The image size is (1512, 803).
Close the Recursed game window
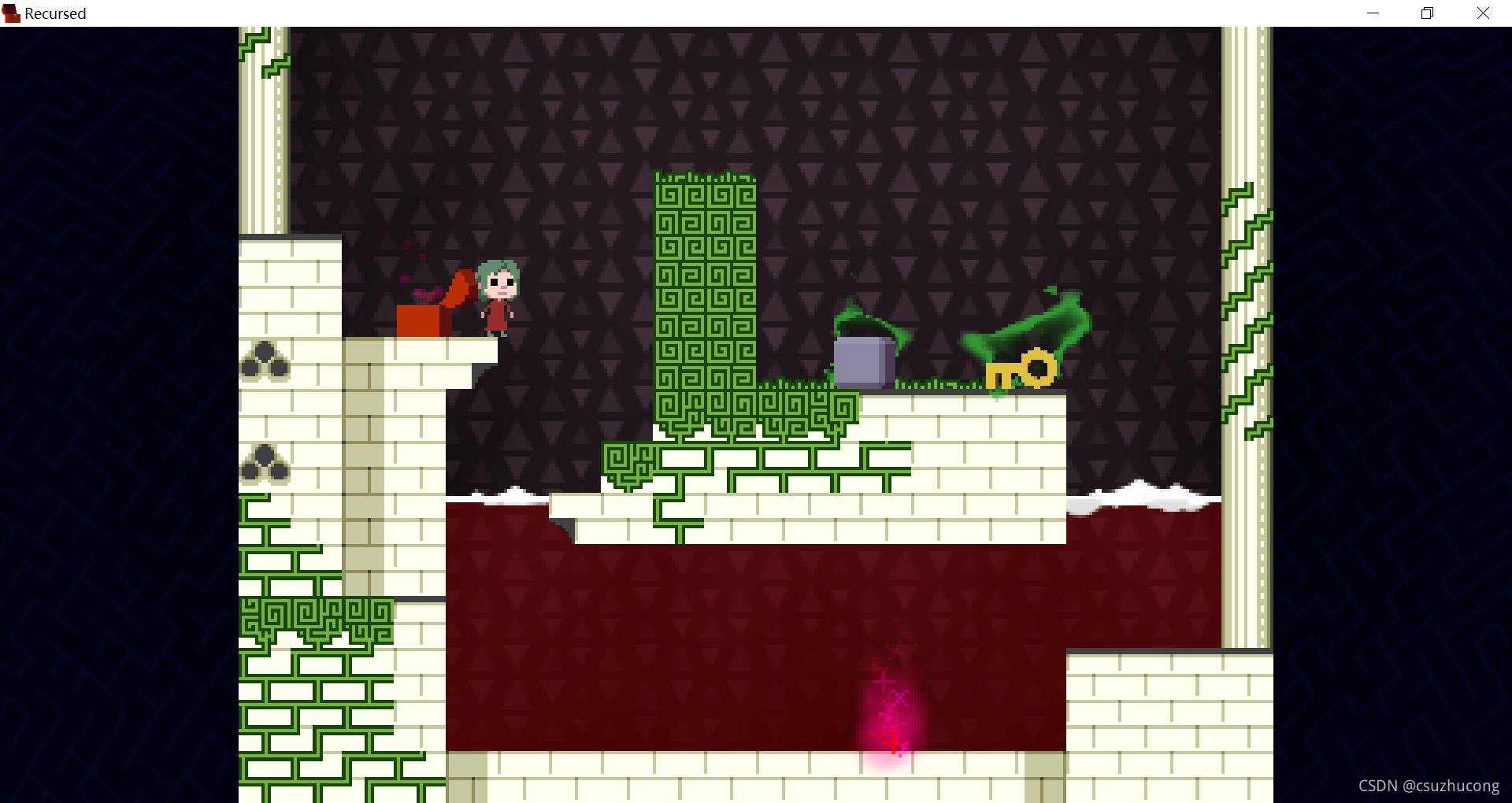pos(1483,13)
